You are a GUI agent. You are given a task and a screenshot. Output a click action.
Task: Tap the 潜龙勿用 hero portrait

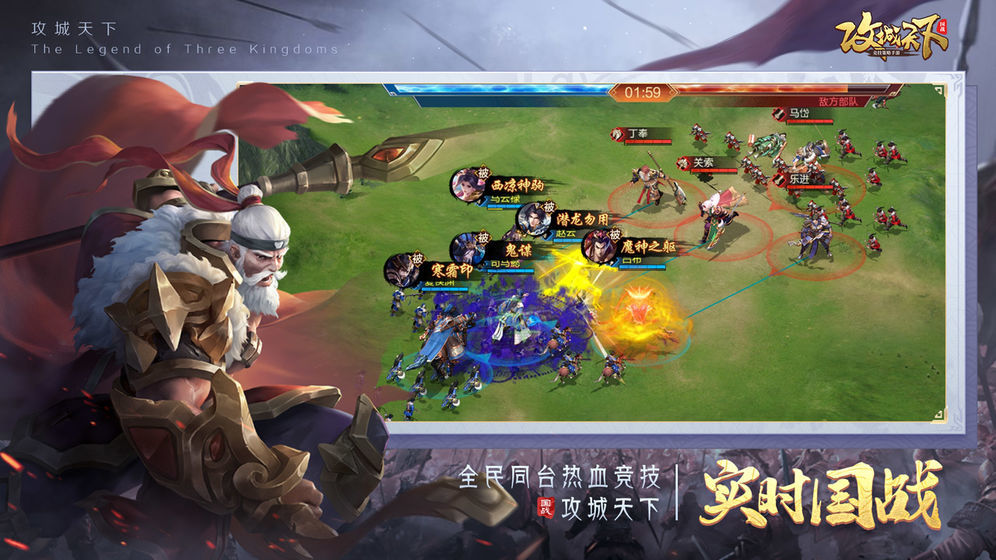532,218
